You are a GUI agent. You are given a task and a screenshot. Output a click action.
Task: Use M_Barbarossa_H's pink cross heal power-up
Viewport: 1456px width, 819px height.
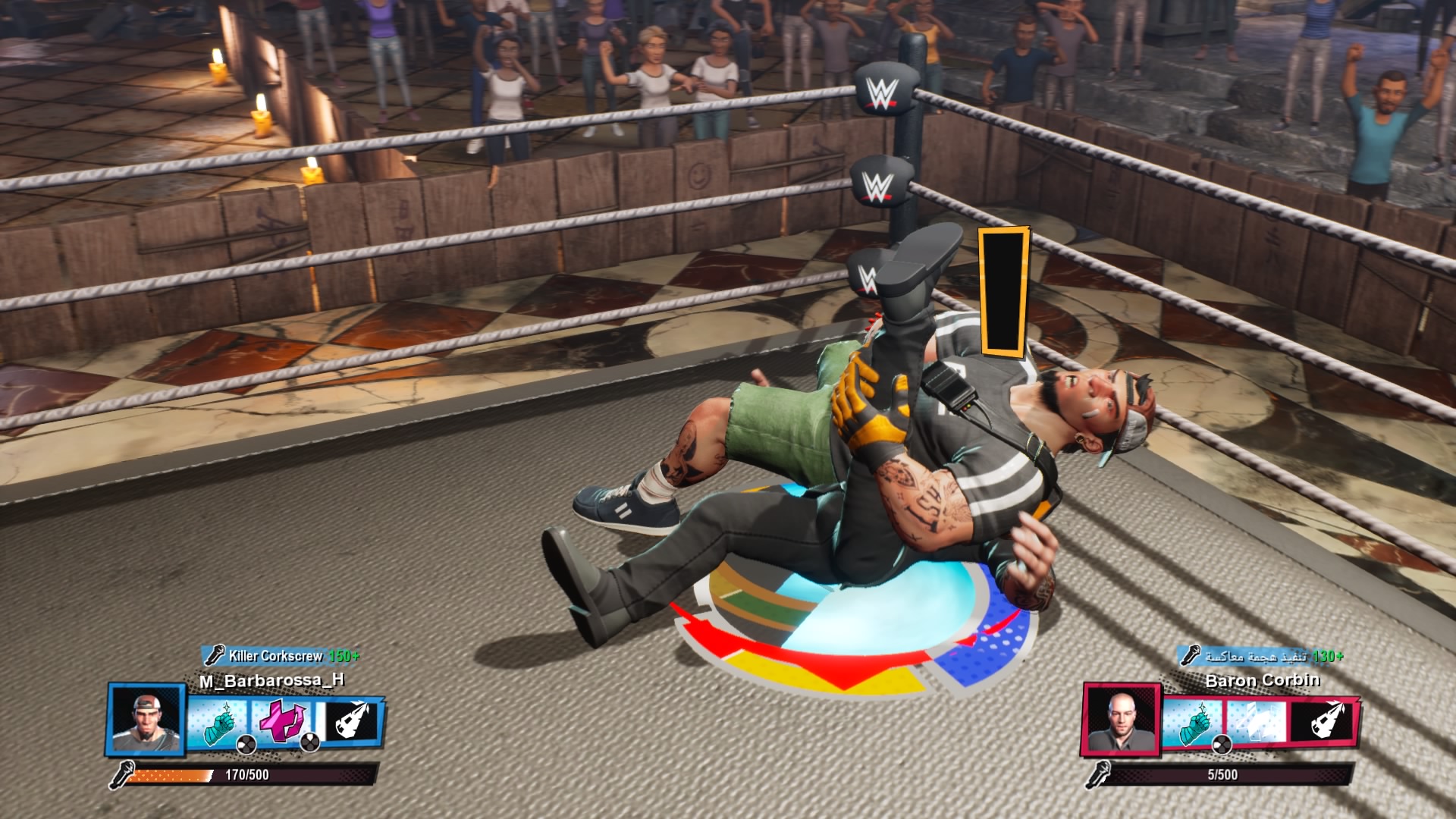click(x=282, y=721)
